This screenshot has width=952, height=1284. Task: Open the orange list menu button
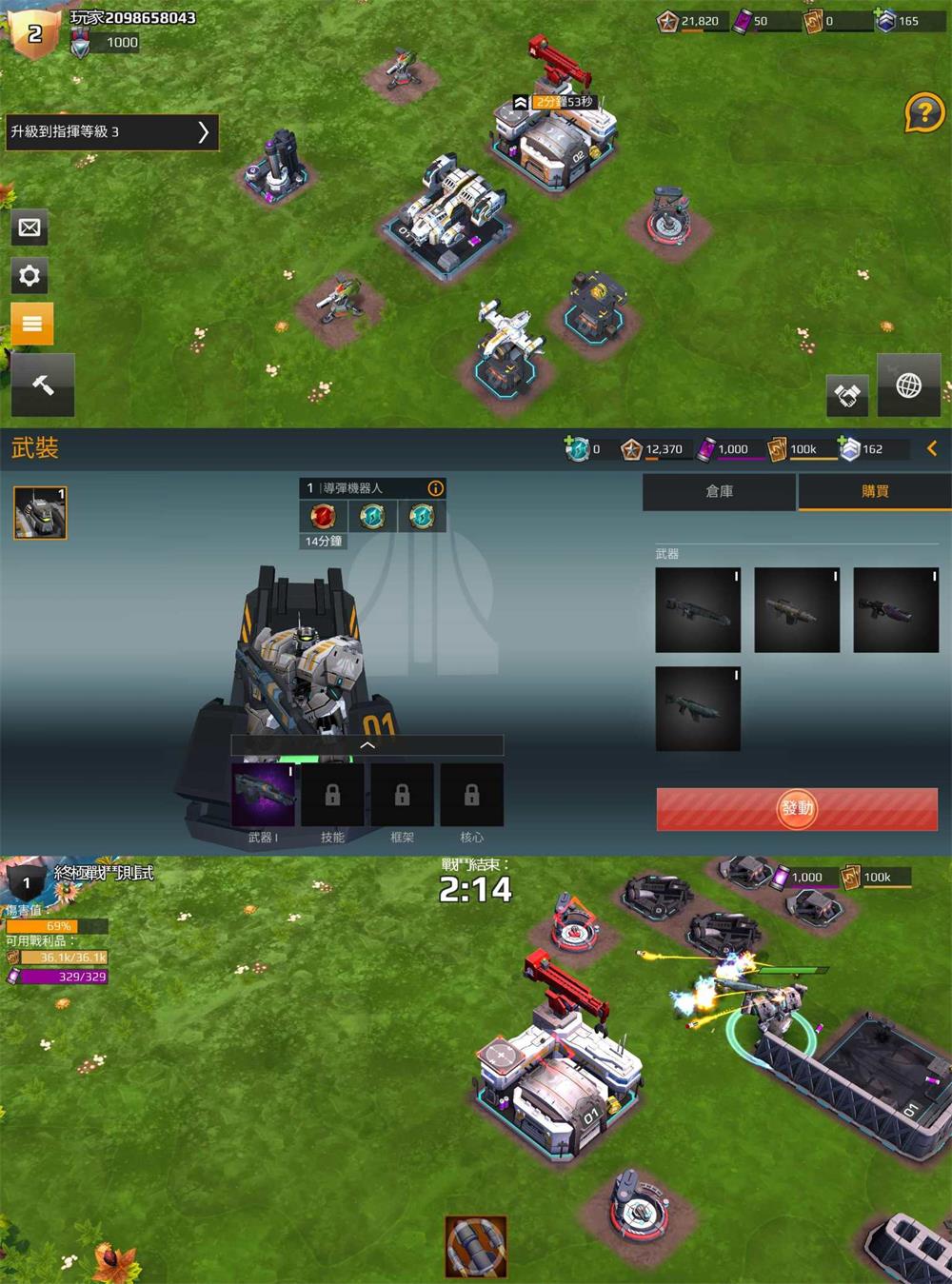click(x=31, y=324)
